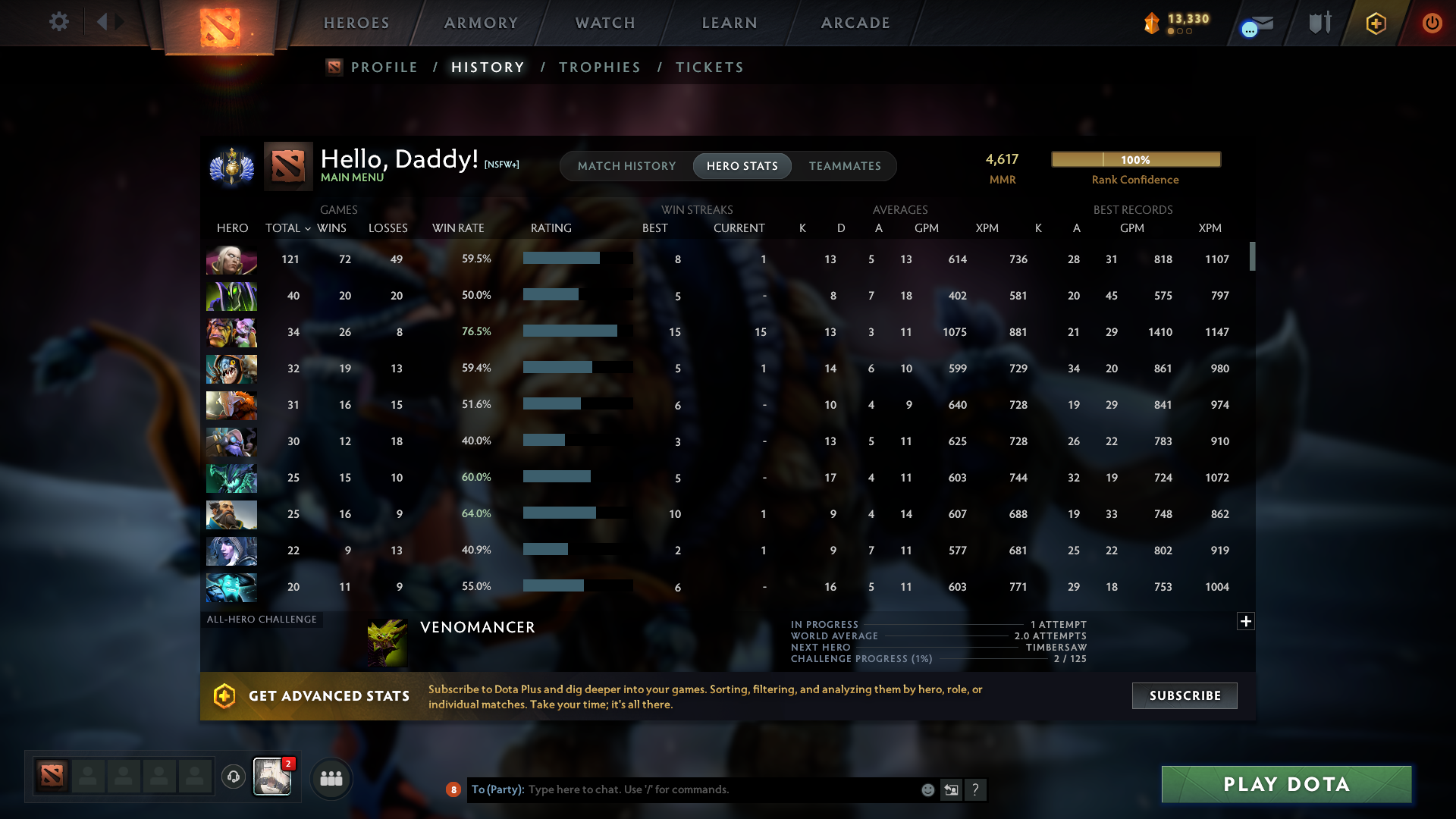This screenshot has height=819, width=1456.
Task: Switch to the TEAMMATES tab
Action: [x=845, y=166]
